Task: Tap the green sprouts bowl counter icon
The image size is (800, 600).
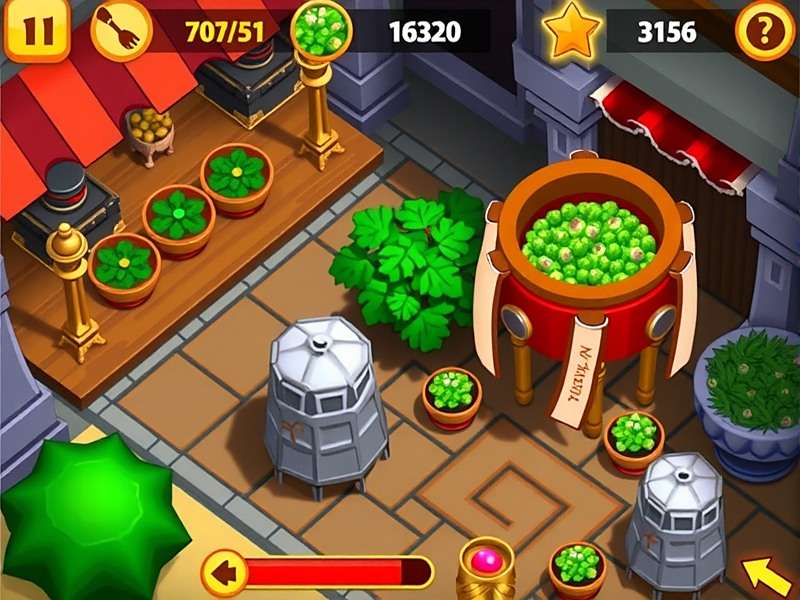Action: tap(321, 30)
